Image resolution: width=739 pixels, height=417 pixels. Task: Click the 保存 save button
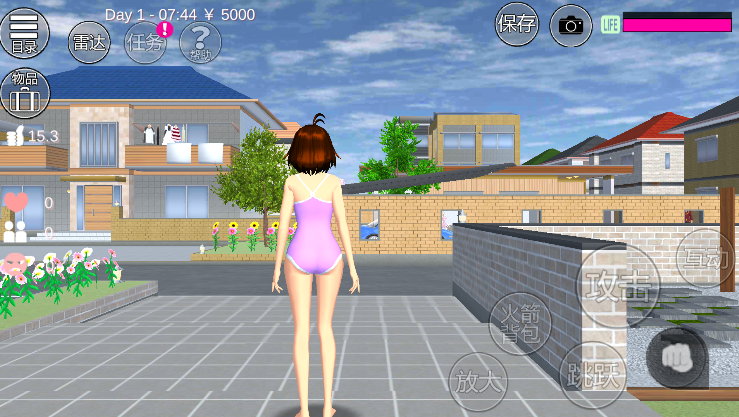click(517, 24)
